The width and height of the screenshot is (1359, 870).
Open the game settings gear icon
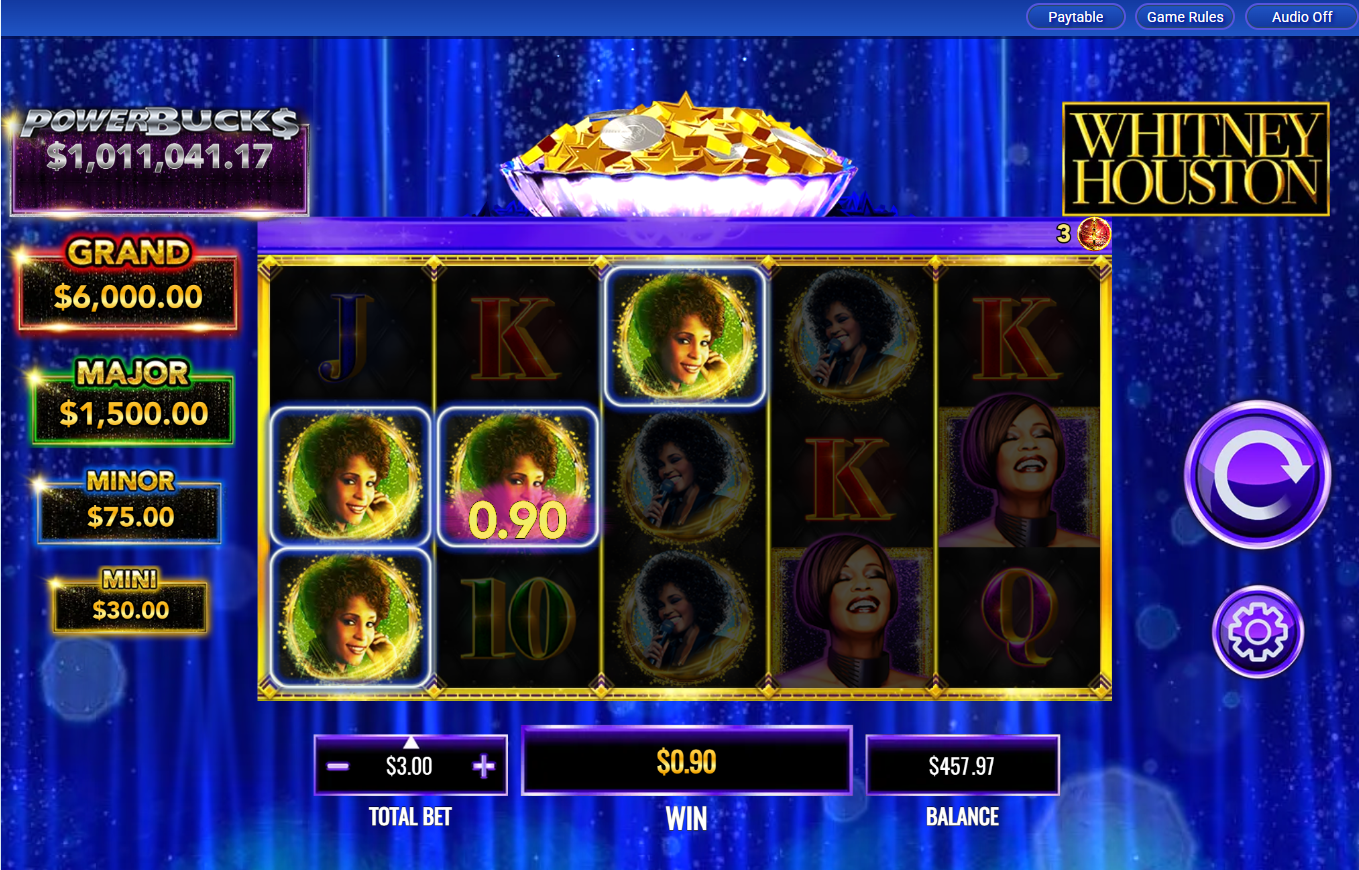[x=1257, y=632]
